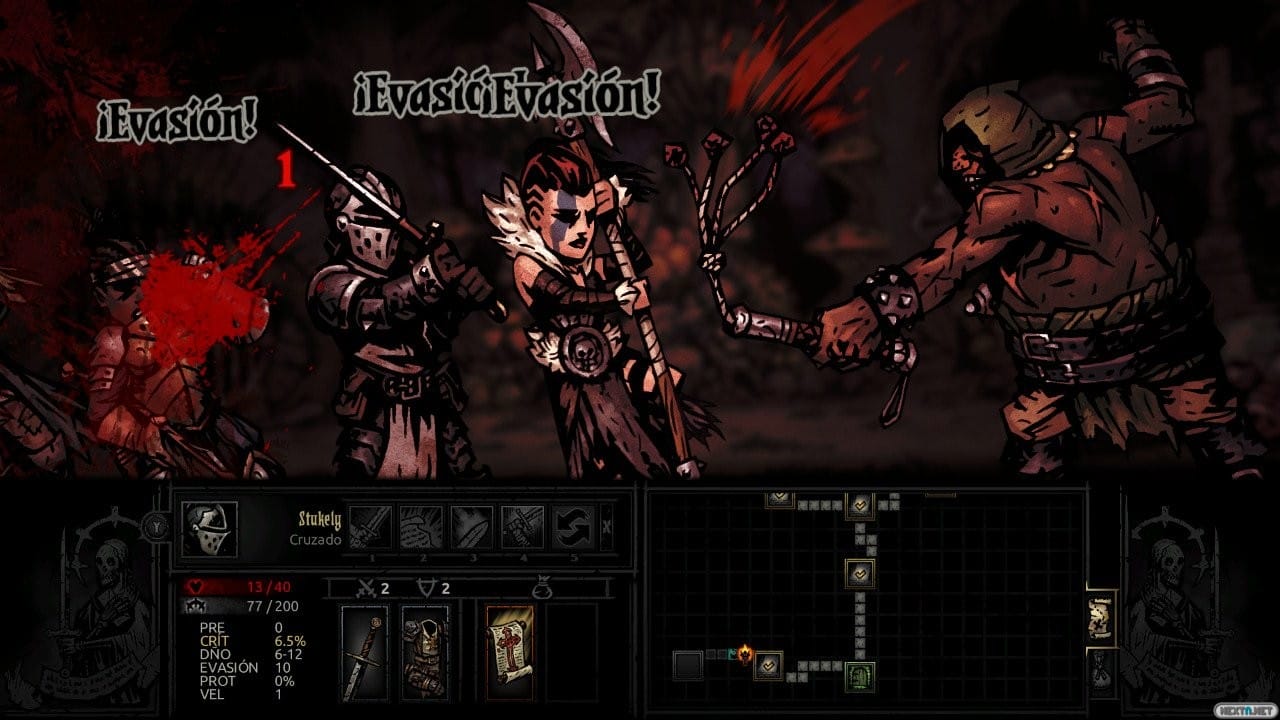This screenshot has width=1280, height=720.
Task: Open the inventory bag tab
Action: (x=1101, y=668)
